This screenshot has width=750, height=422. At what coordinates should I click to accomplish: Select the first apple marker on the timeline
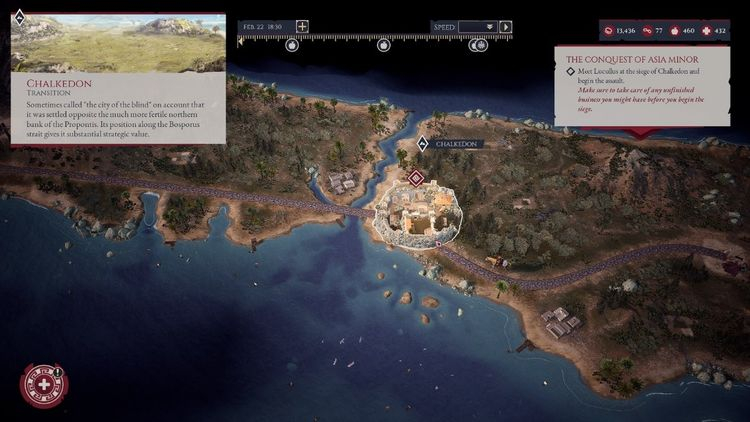click(x=292, y=45)
